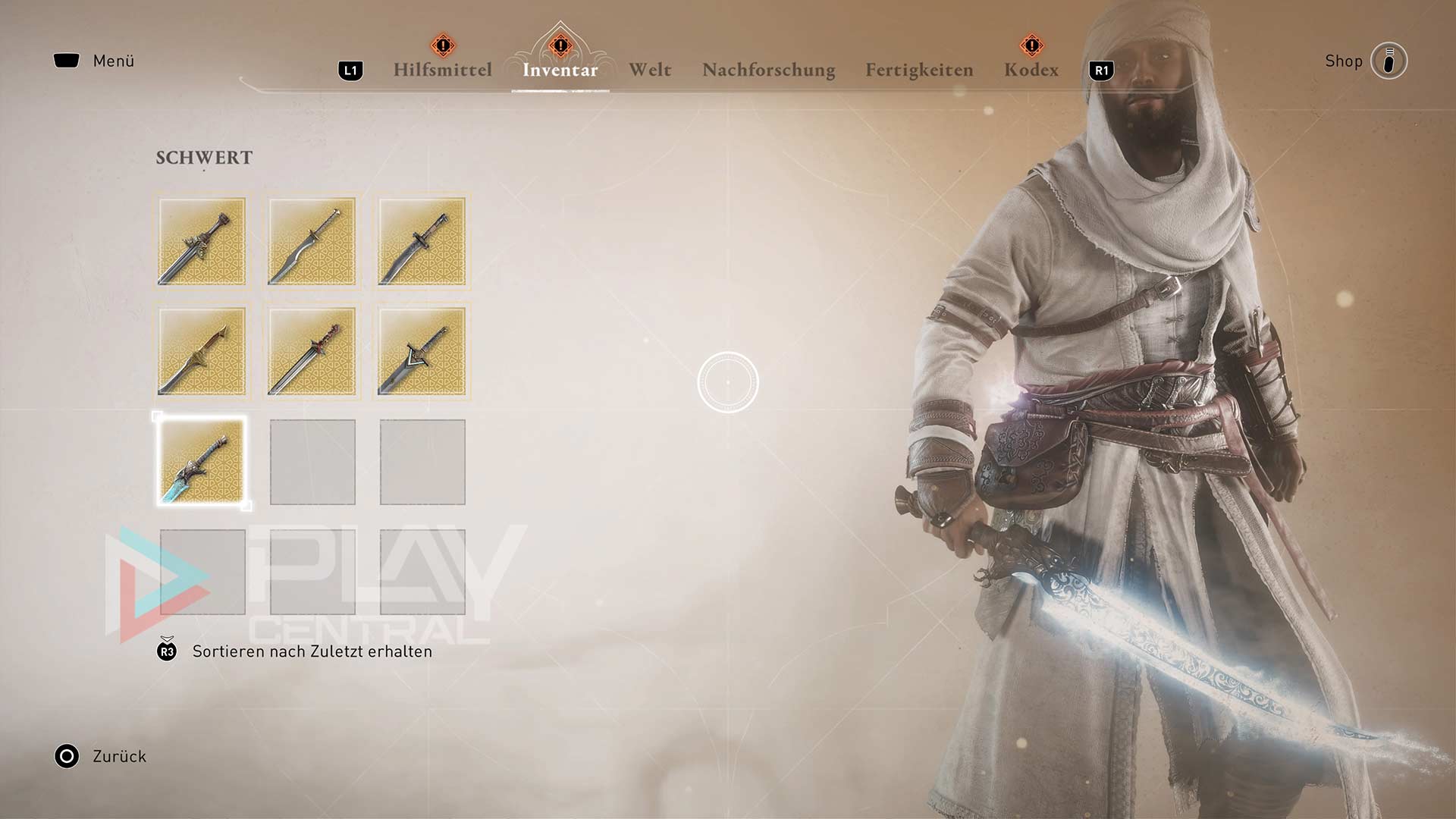Select the glowing blue-bladed sword slot
The image size is (1456, 819).
pyautogui.click(x=202, y=462)
